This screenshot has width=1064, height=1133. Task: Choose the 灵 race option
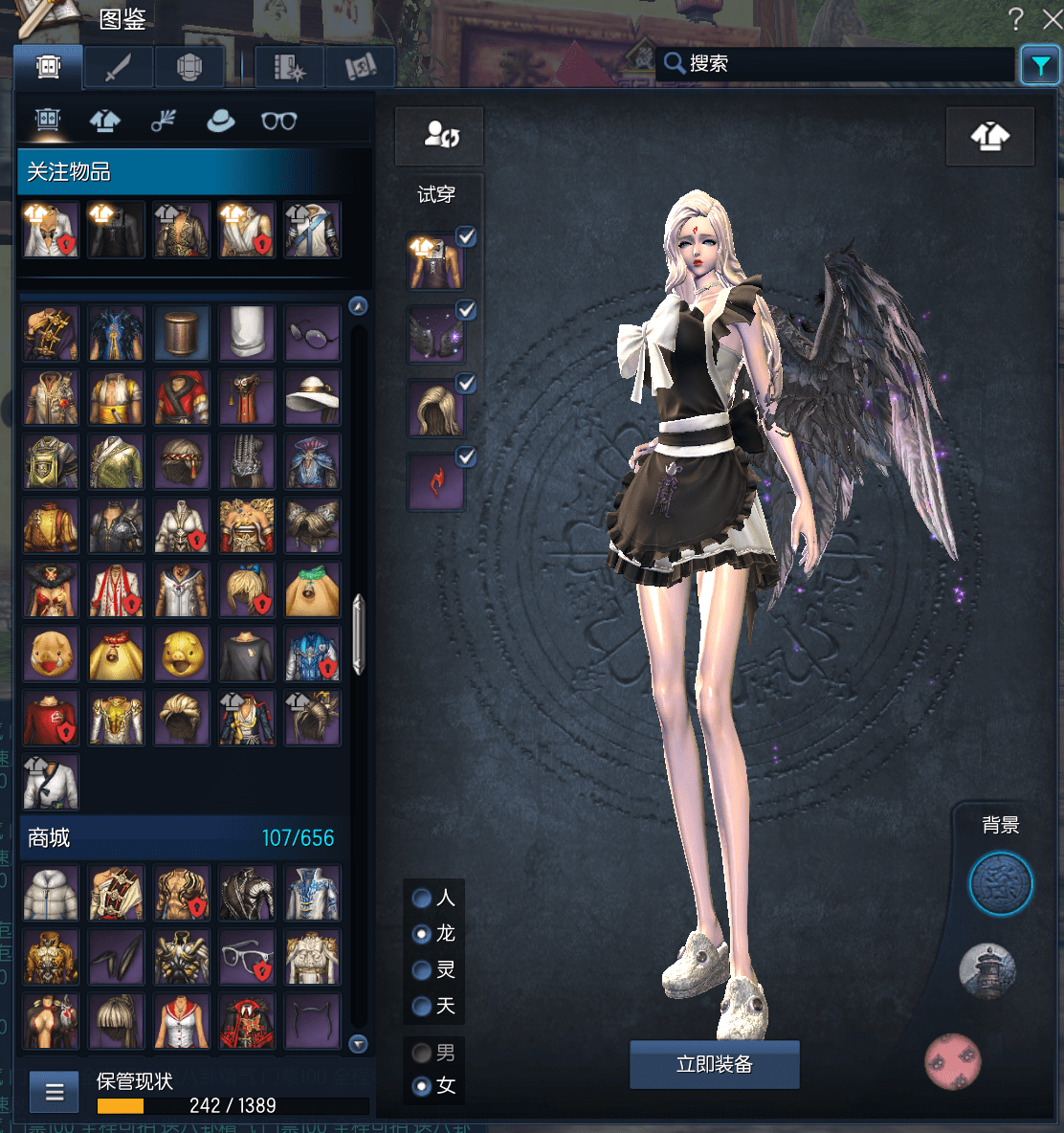pos(422,970)
